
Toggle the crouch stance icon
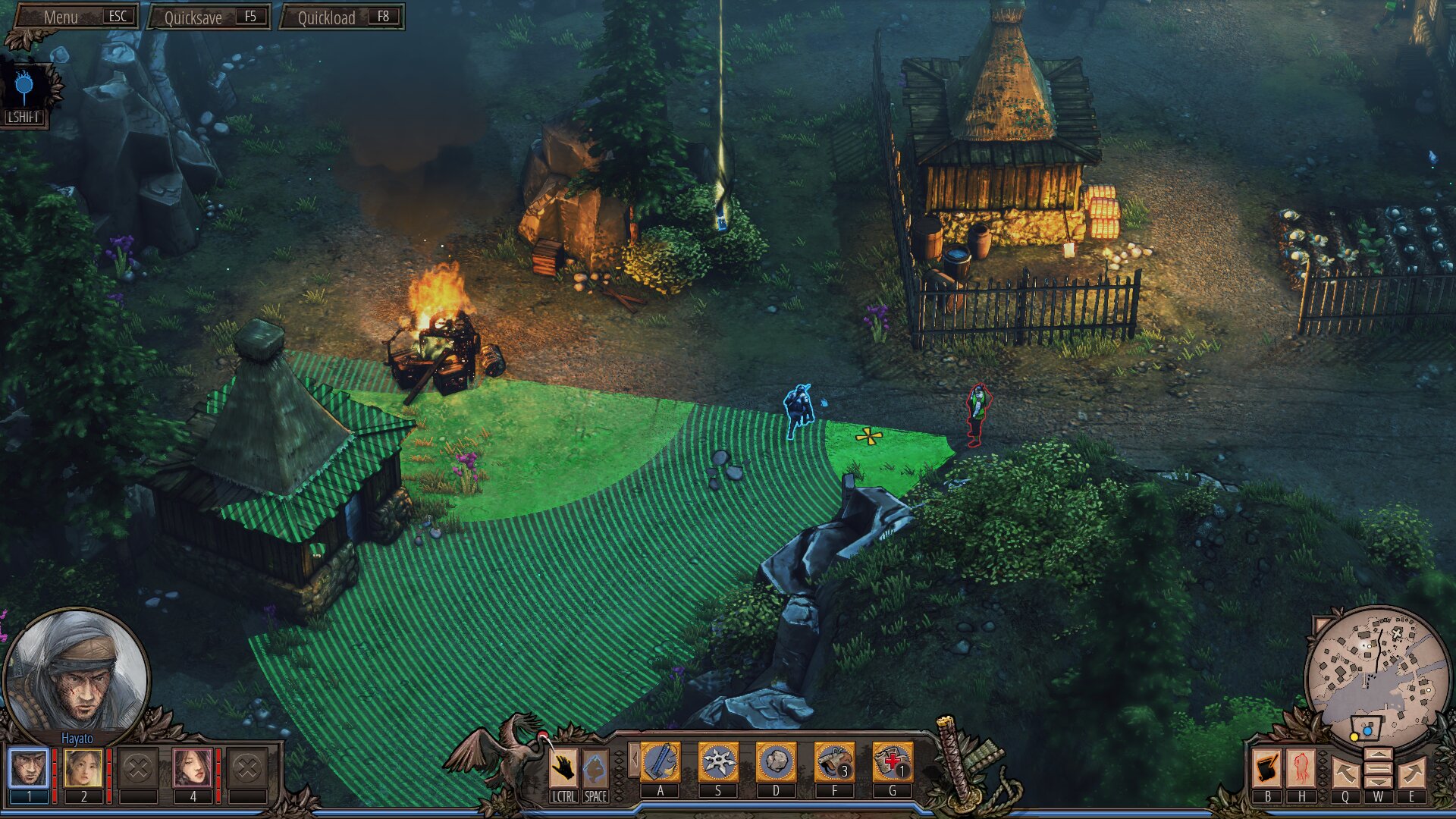[595, 768]
